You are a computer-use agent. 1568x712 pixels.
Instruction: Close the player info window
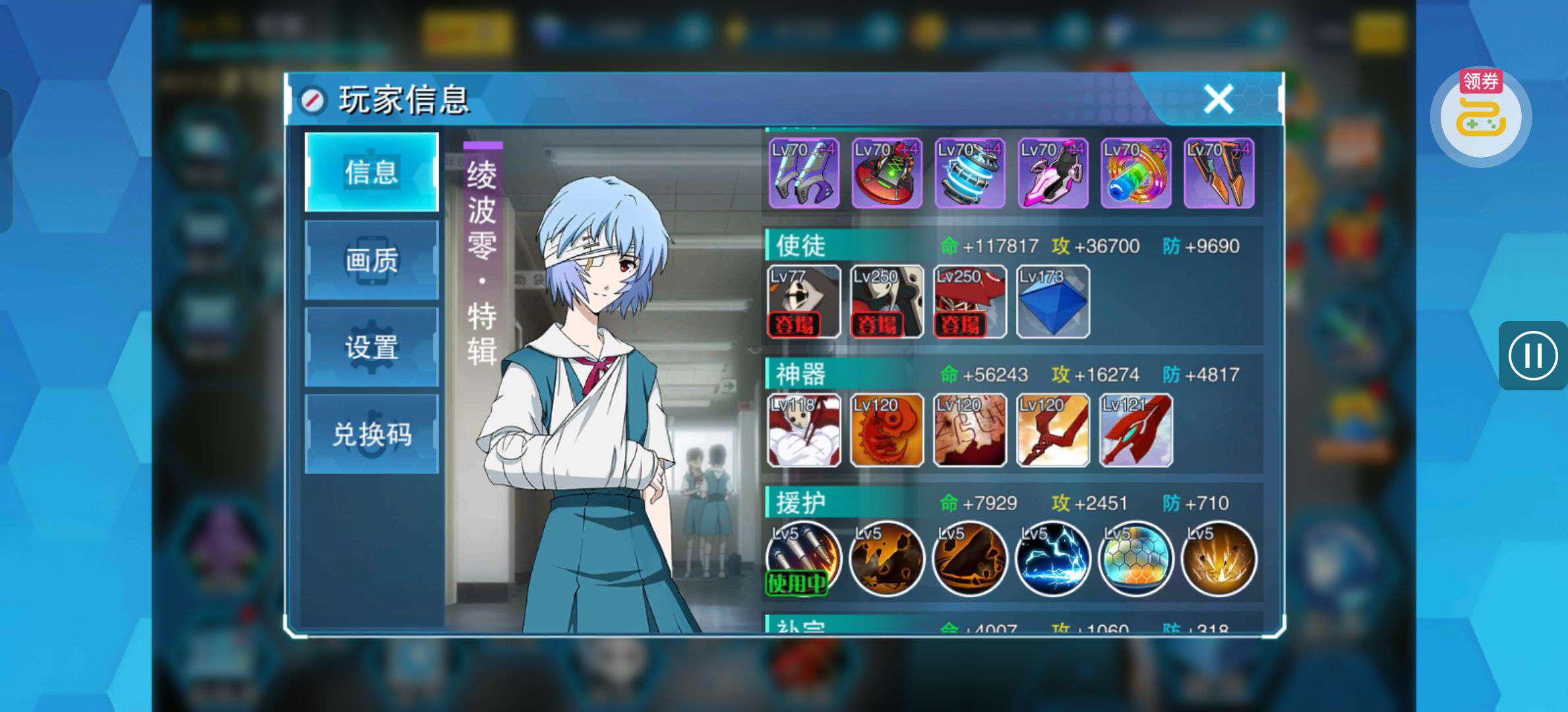pyautogui.click(x=1217, y=100)
